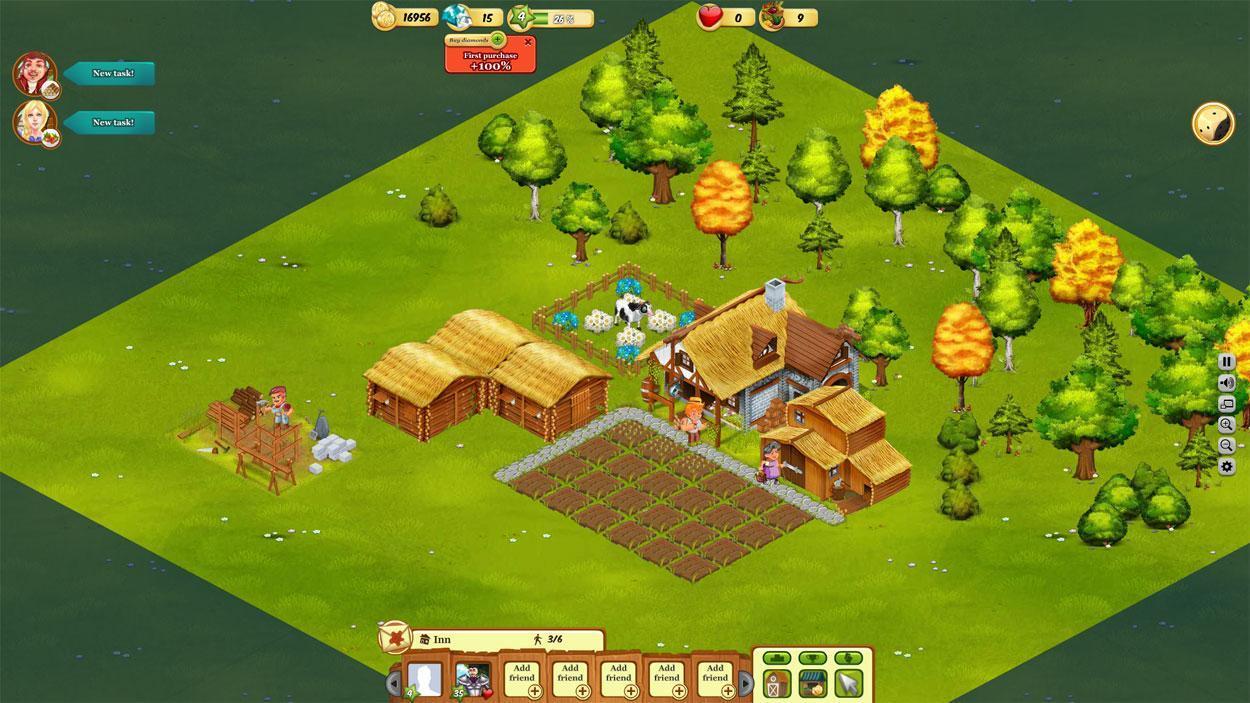Close the First purchase promo popup
Viewport: 1250px width, 703px height.
(528, 41)
